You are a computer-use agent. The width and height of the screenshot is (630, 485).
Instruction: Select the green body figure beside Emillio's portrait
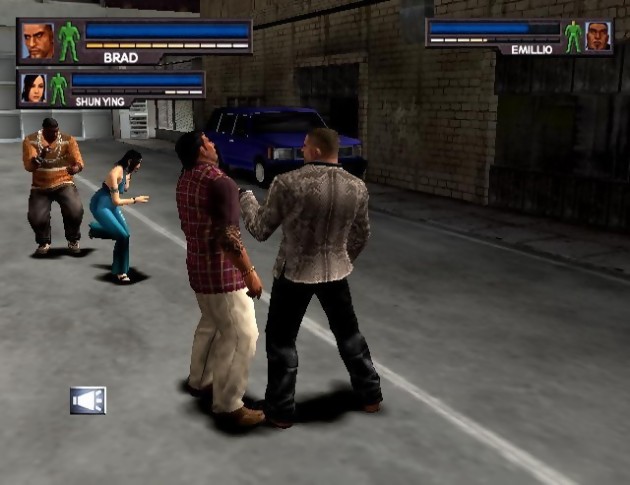pos(573,36)
